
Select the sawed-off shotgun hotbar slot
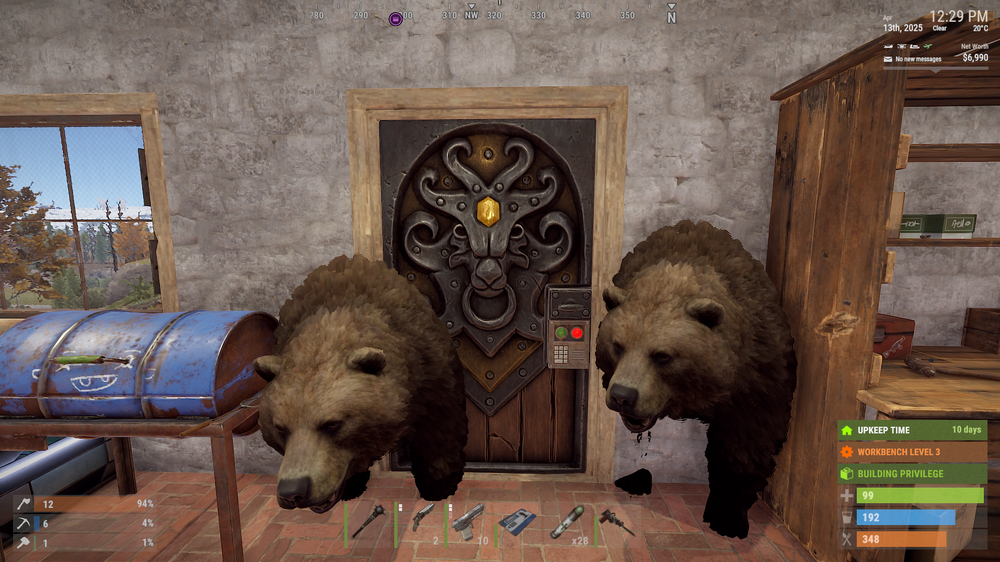point(421,519)
